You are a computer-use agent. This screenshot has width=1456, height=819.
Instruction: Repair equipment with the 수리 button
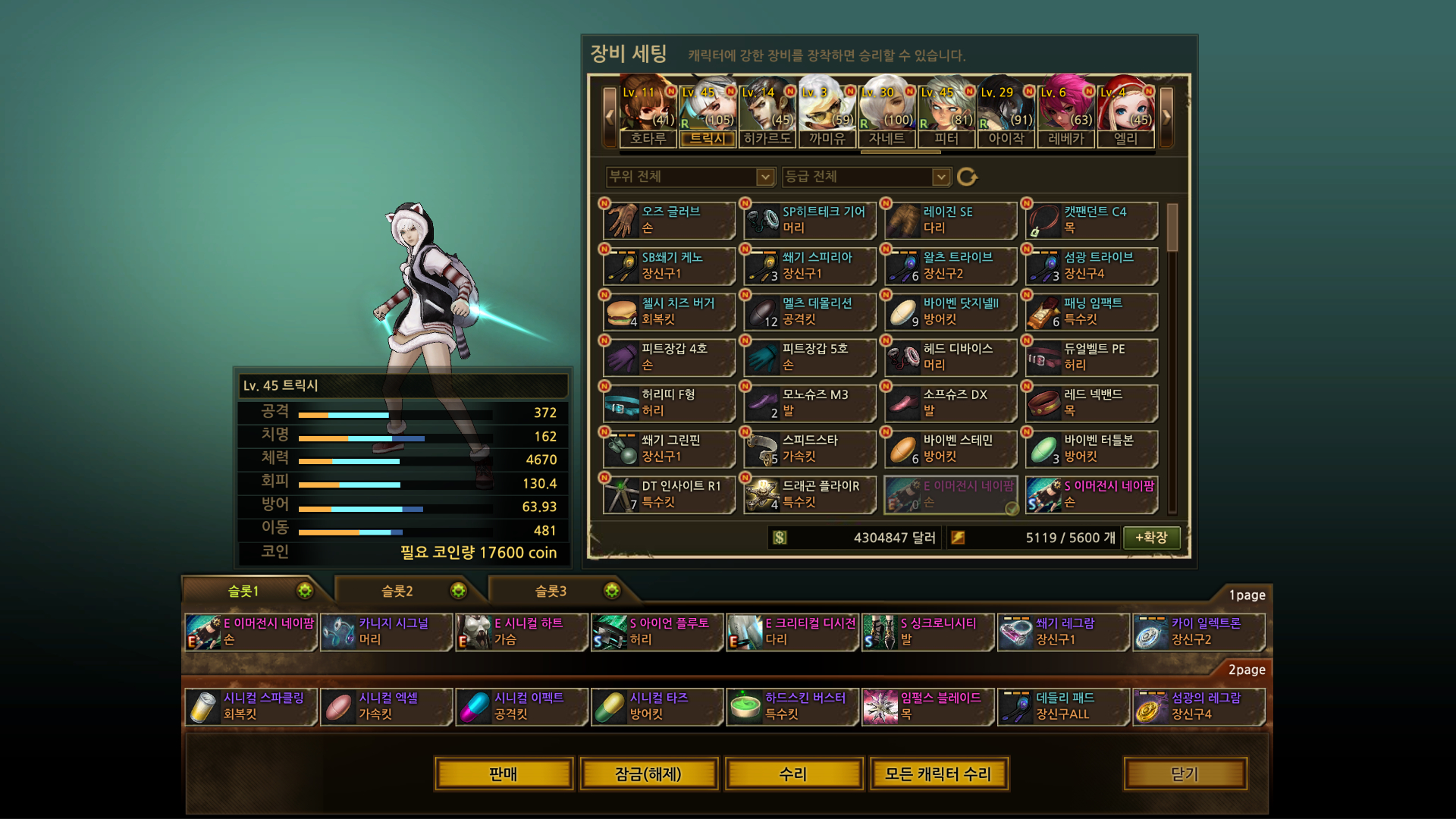(x=793, y=773)
